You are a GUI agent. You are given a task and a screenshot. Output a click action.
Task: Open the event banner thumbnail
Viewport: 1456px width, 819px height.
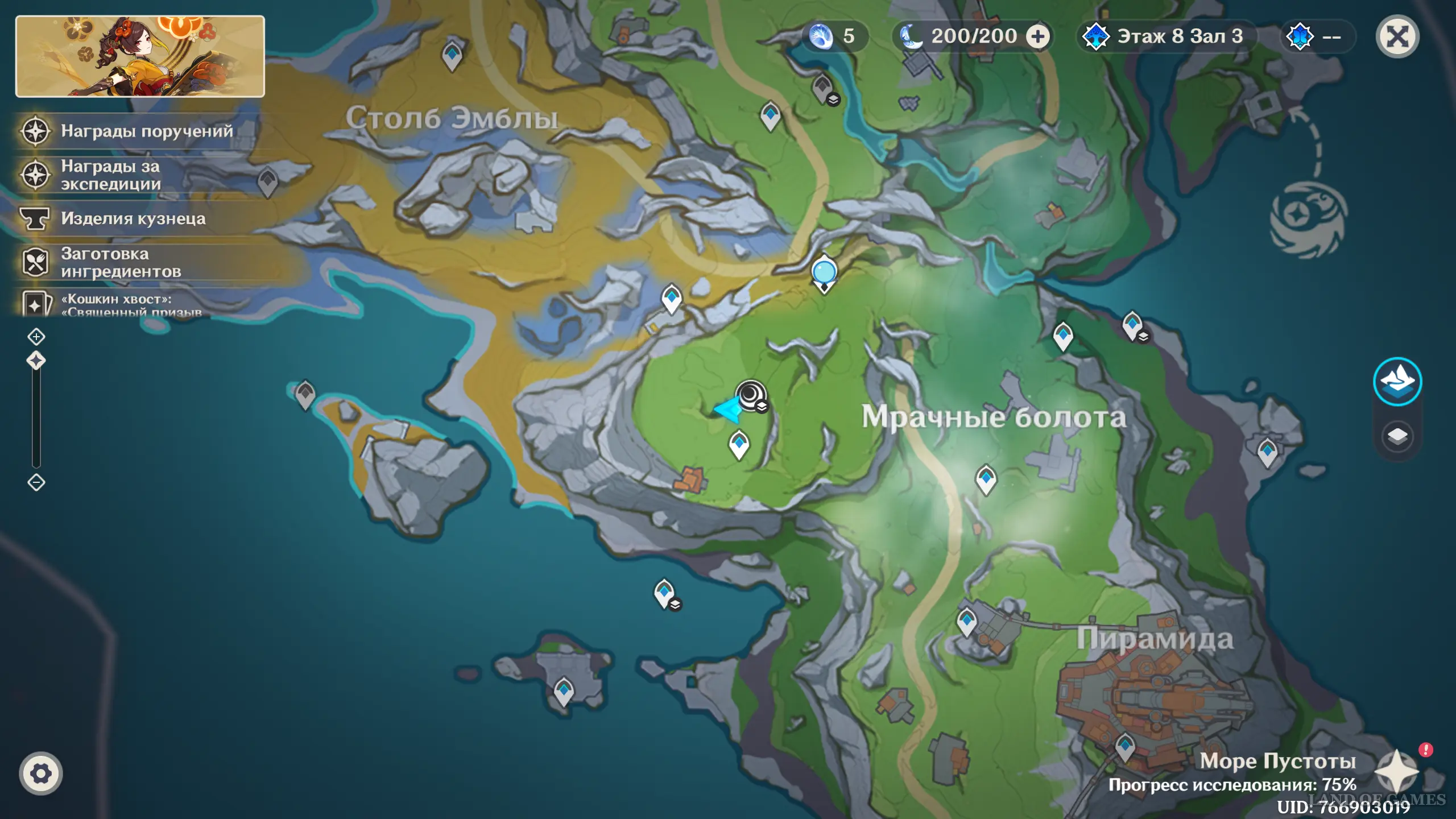pos(140,56)
